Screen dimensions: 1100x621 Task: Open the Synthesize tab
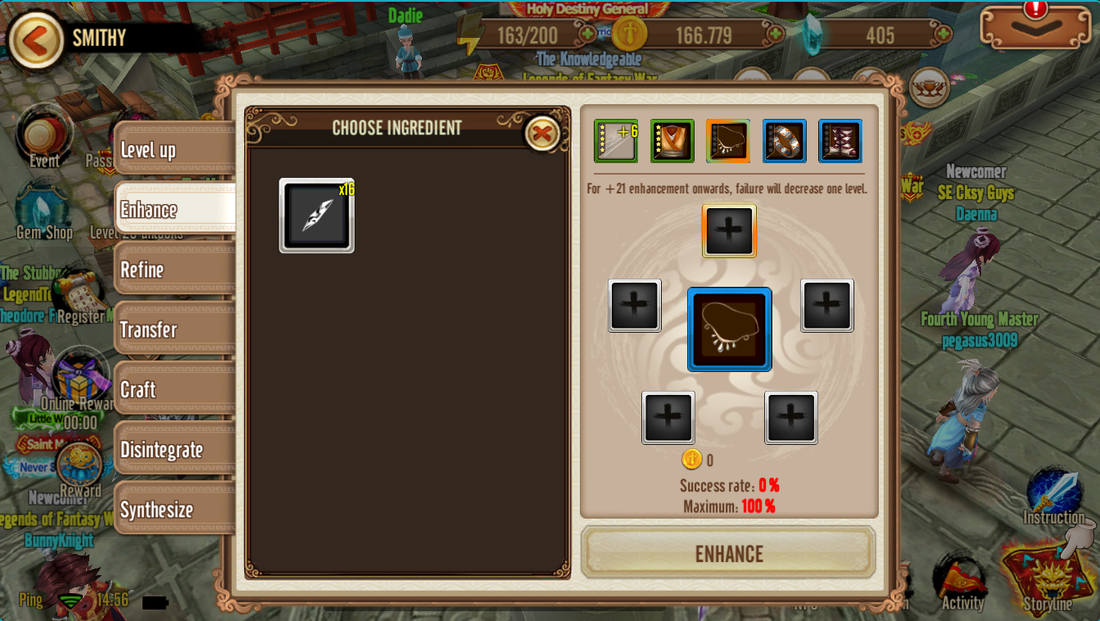pyautogui.click(x=172, y=510)
